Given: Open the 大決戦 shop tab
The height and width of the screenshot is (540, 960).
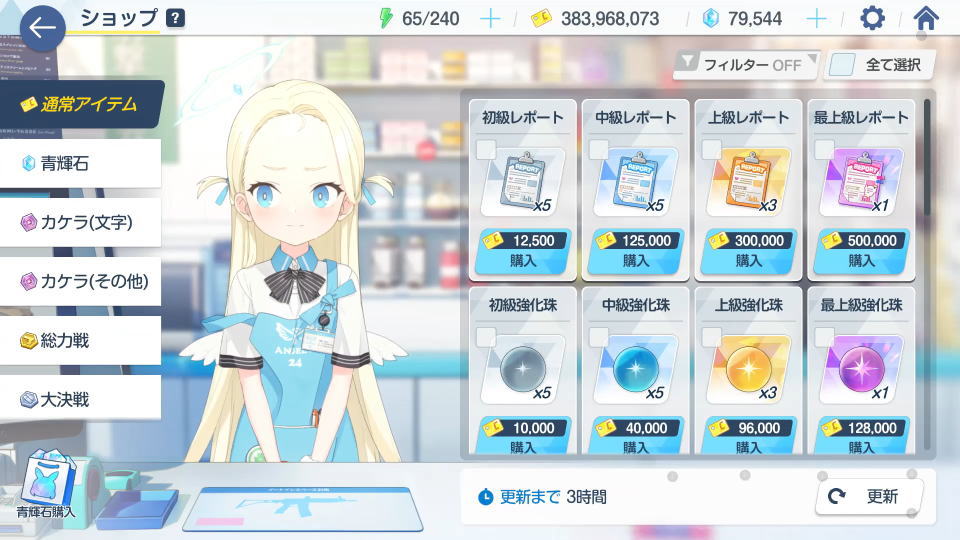Looking at the screenshot, I should point(80,399).
